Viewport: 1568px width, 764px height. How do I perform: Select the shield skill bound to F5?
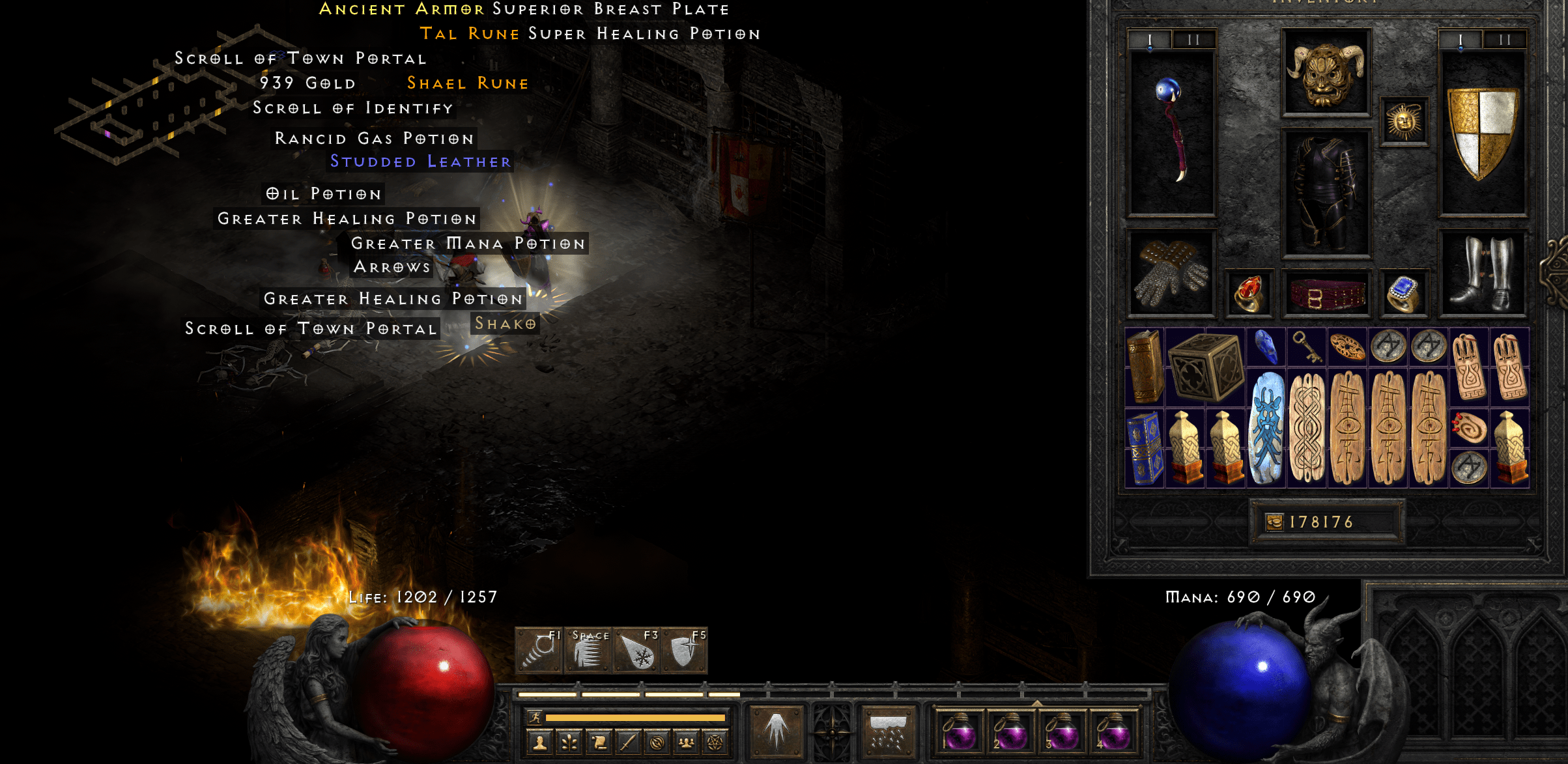(x=685, y=652)
